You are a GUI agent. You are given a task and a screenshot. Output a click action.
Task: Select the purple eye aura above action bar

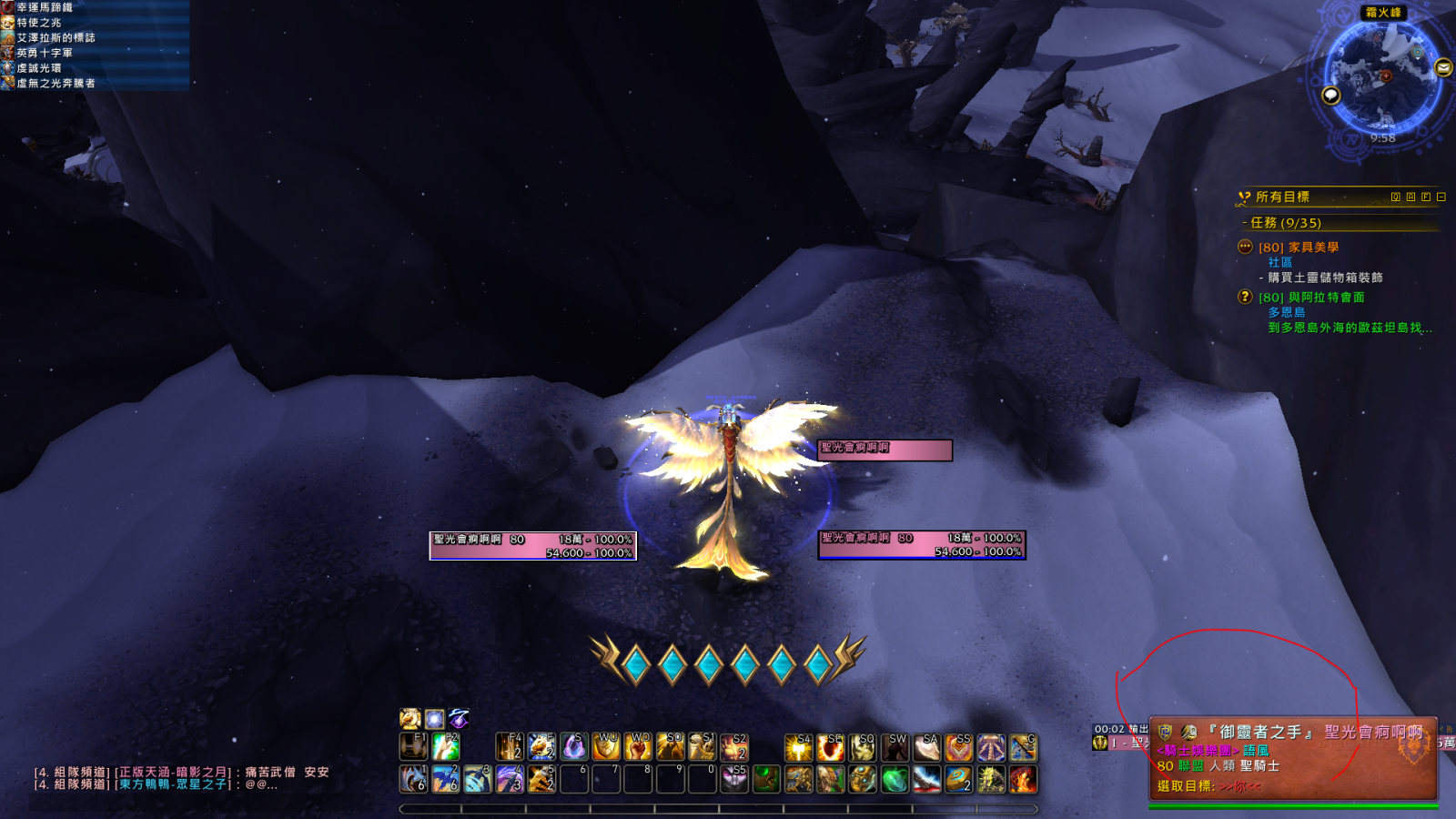pos(459,719)
